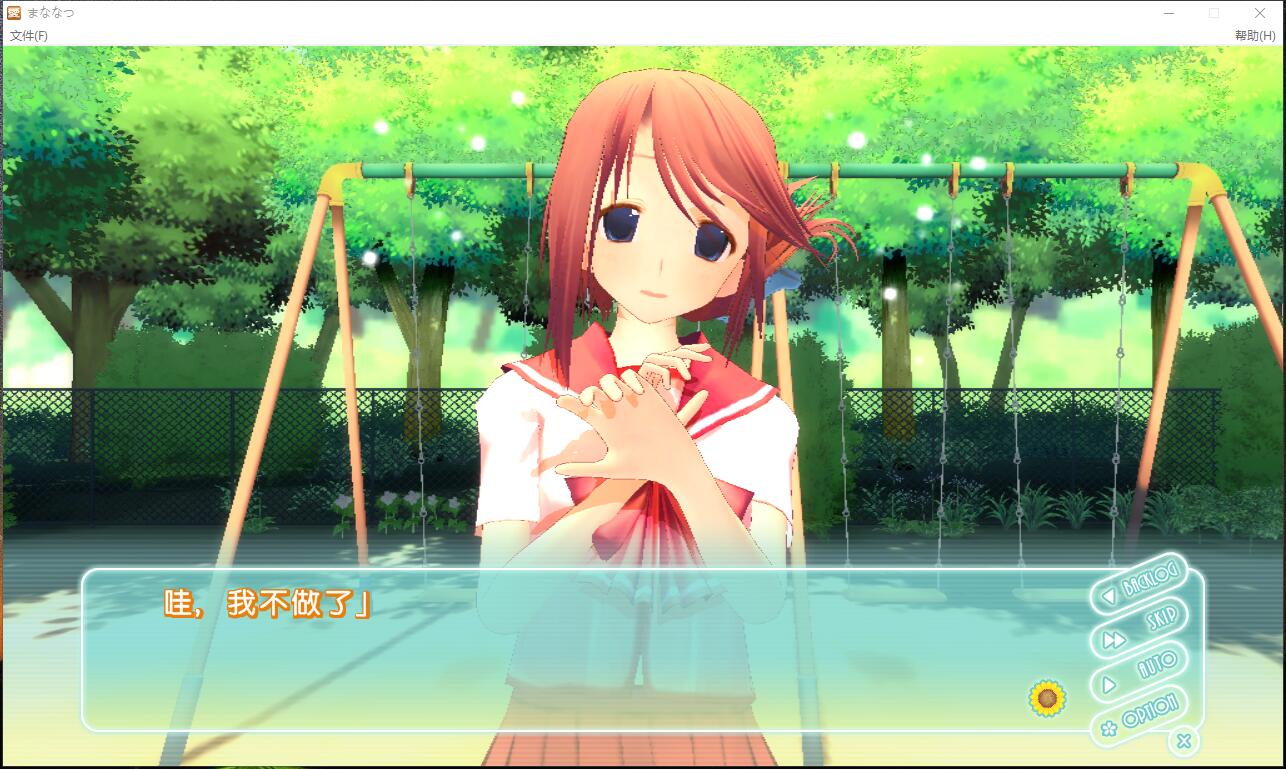1286x769 pixels.
Task: Click the rewind triangle icon on BACKLOG
Action: pyautogui.click(x=1109, y=596)
